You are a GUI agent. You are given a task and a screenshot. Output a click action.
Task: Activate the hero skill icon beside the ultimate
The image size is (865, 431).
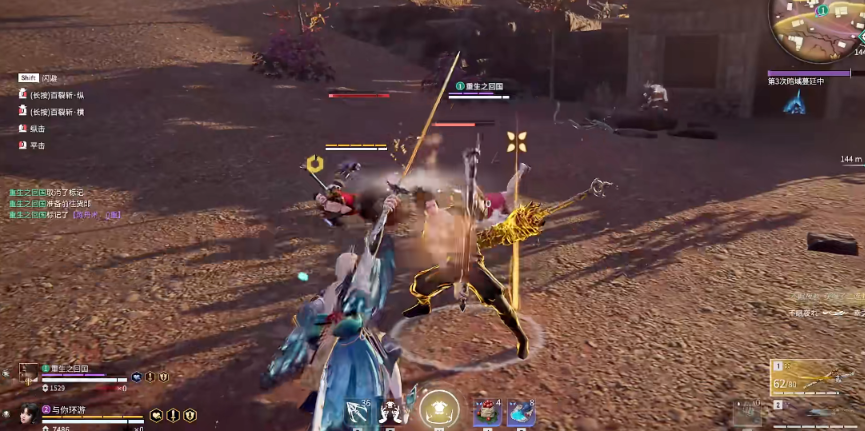[394, 412]
